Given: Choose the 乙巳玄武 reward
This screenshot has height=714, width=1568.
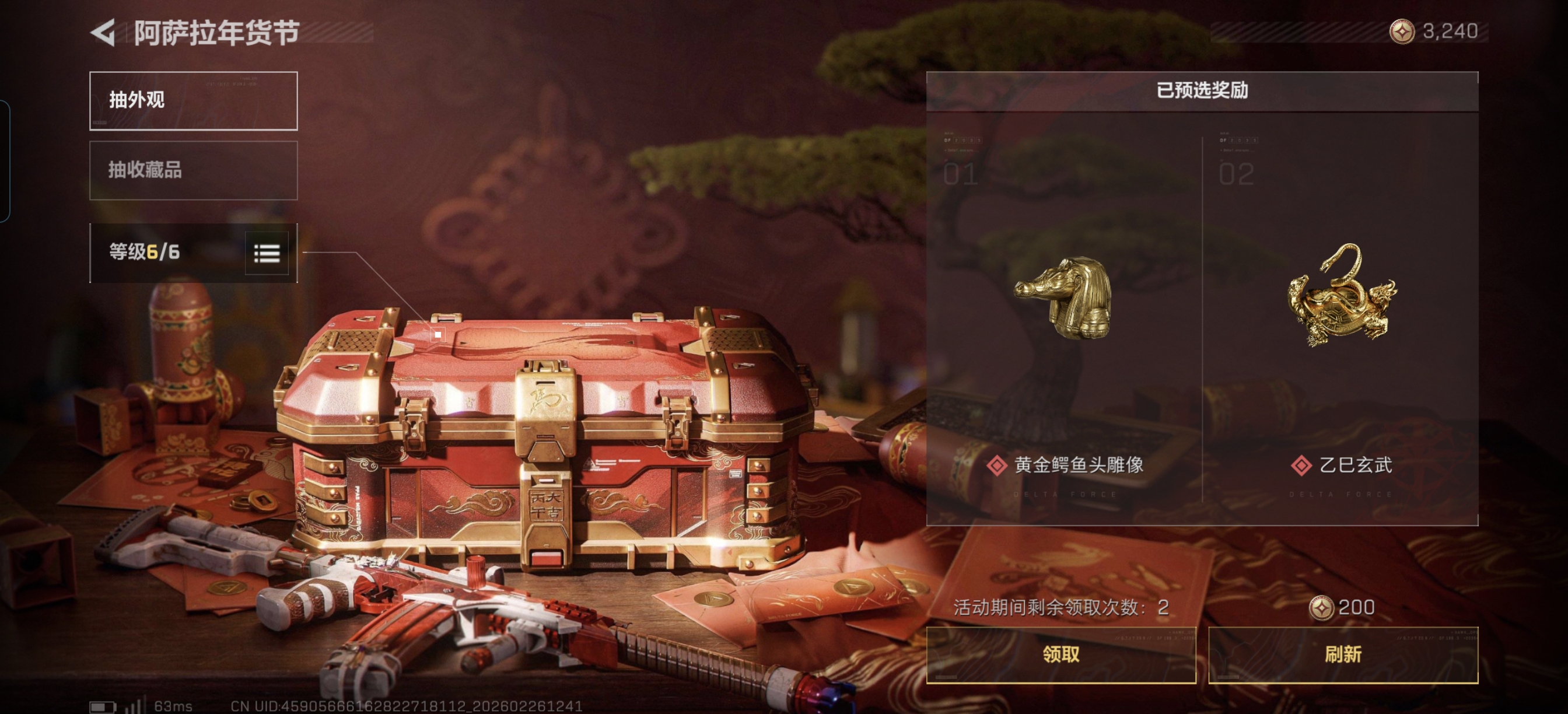Looking at the screenshot, I should click(x=1340, y=317).
